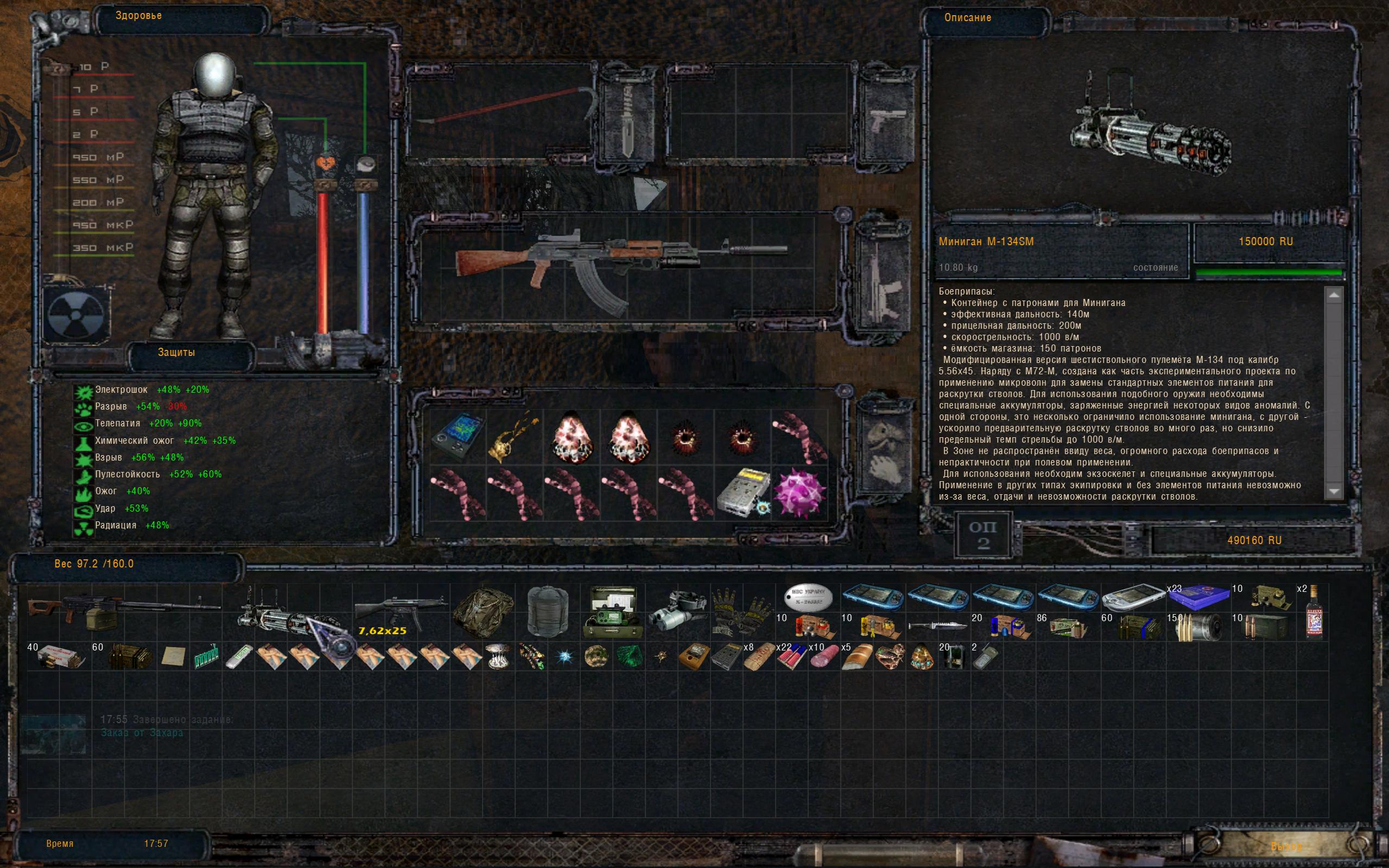
Task: Close inventory with the Выход button
Action: click(x=1286, y=846)
